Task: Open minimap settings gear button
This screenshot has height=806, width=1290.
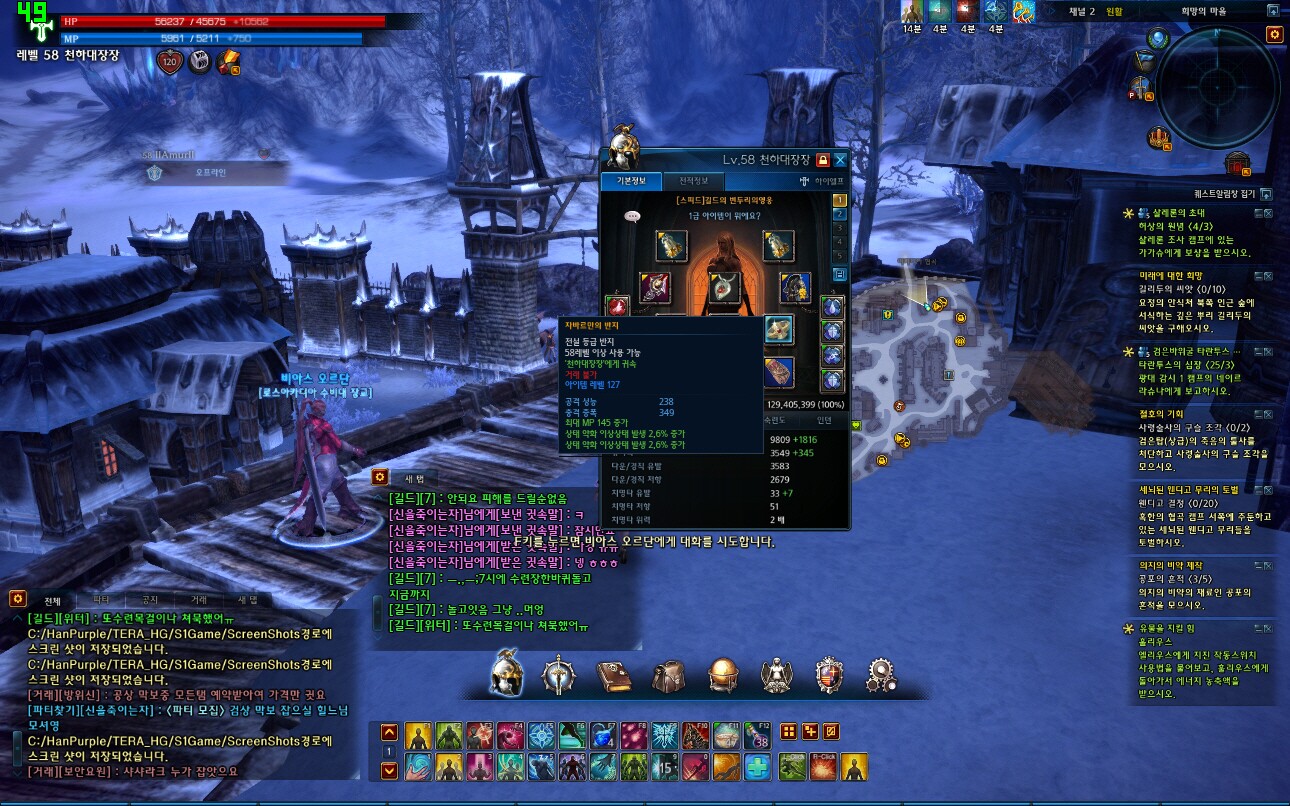Action: pos(1274,34)
